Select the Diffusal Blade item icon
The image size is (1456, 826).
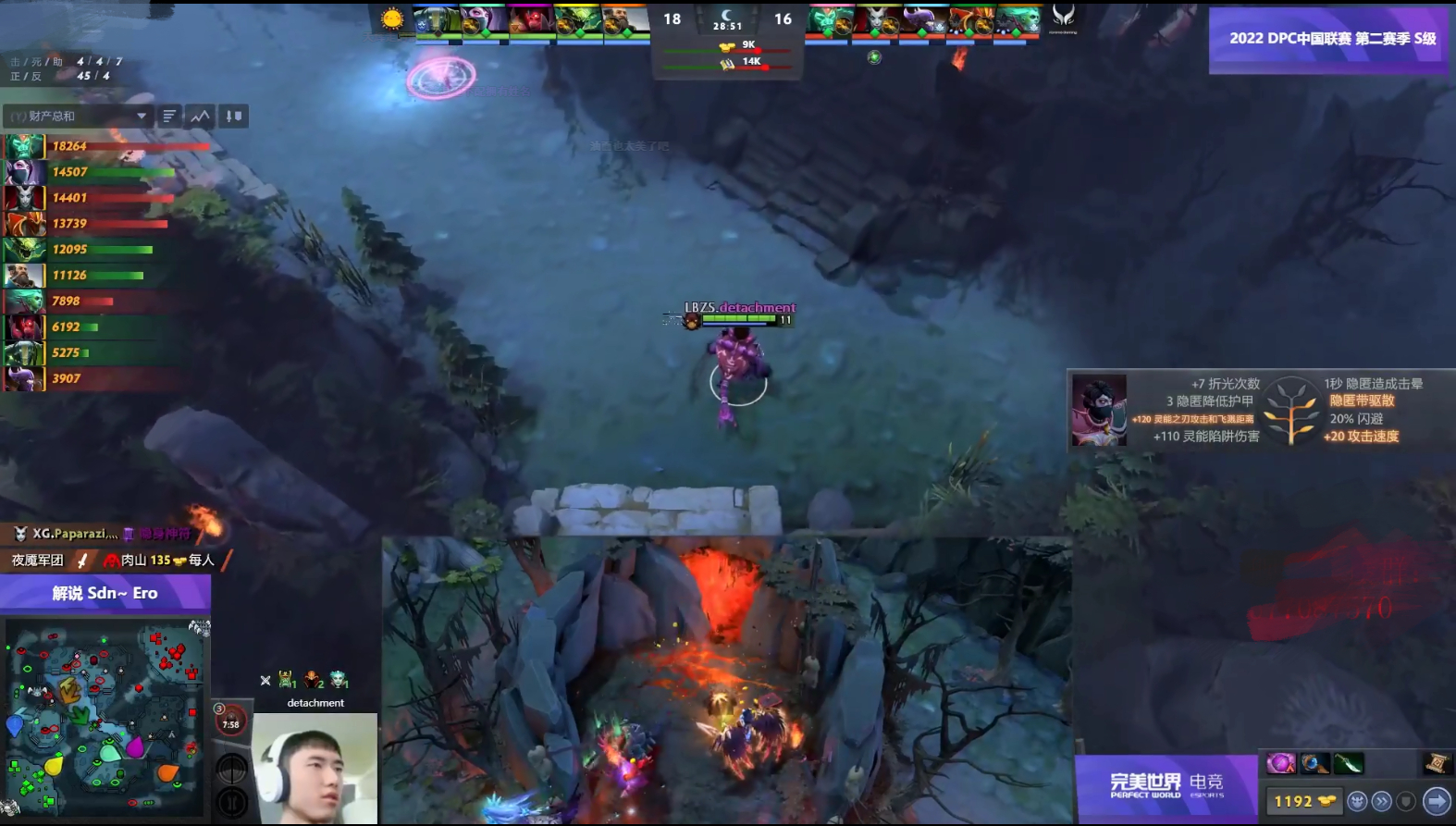coord(1348,763)
